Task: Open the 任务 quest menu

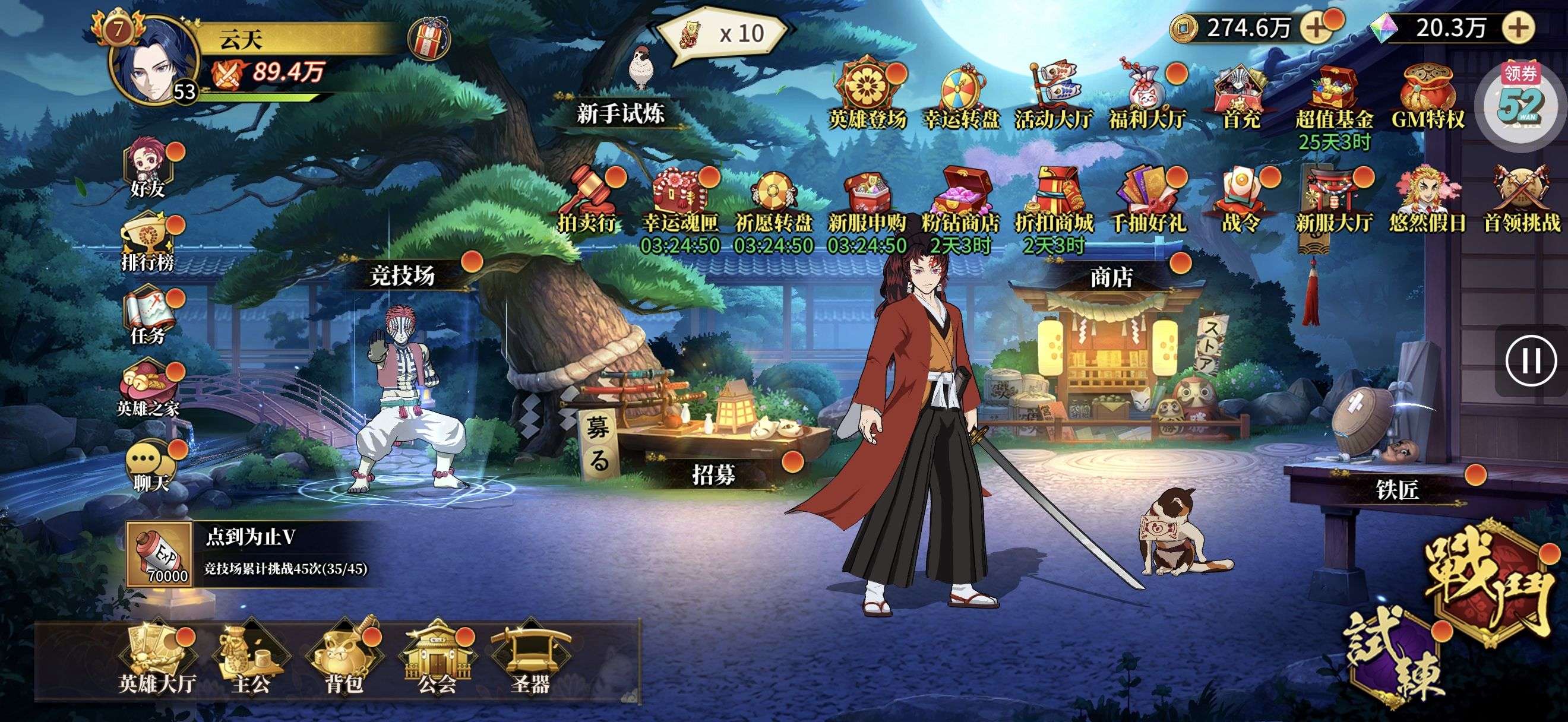Action: coord(148,316)
